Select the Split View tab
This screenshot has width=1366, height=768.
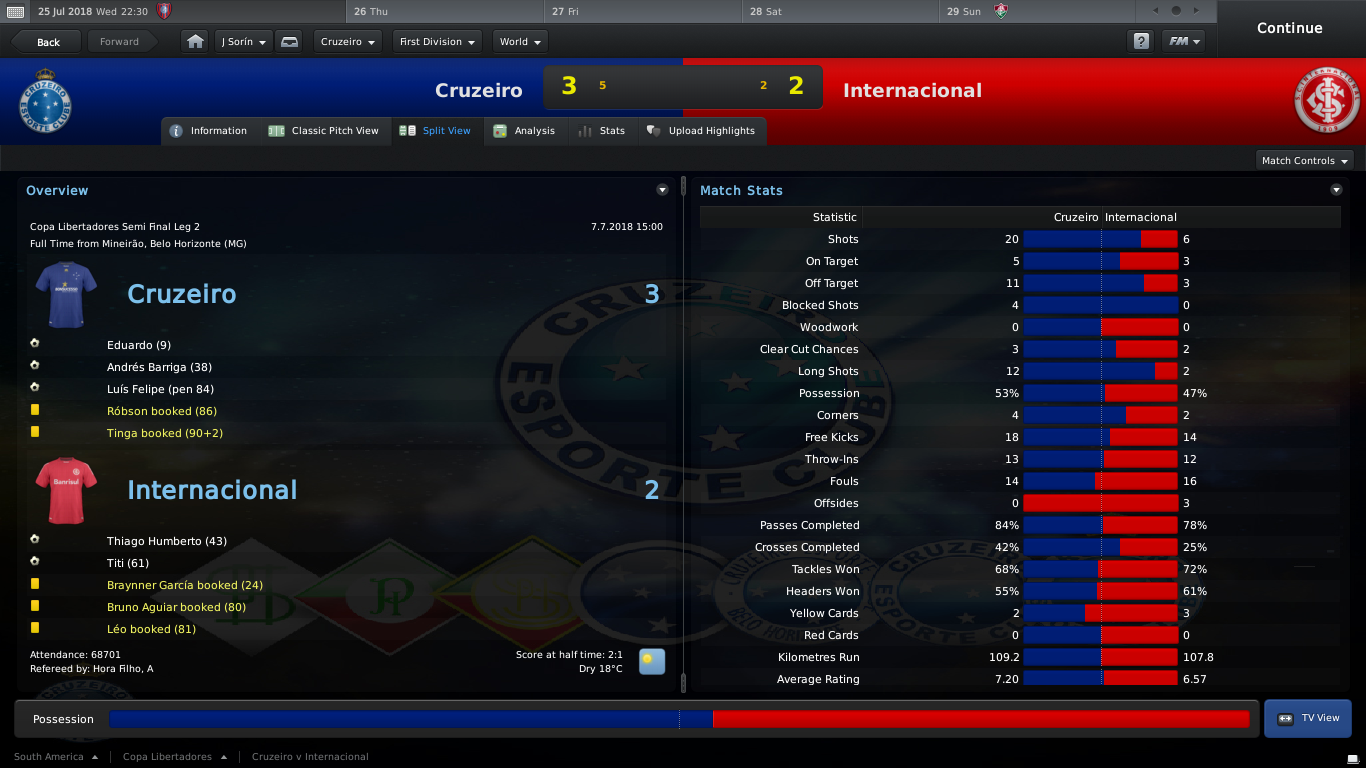tap(435, 131)
